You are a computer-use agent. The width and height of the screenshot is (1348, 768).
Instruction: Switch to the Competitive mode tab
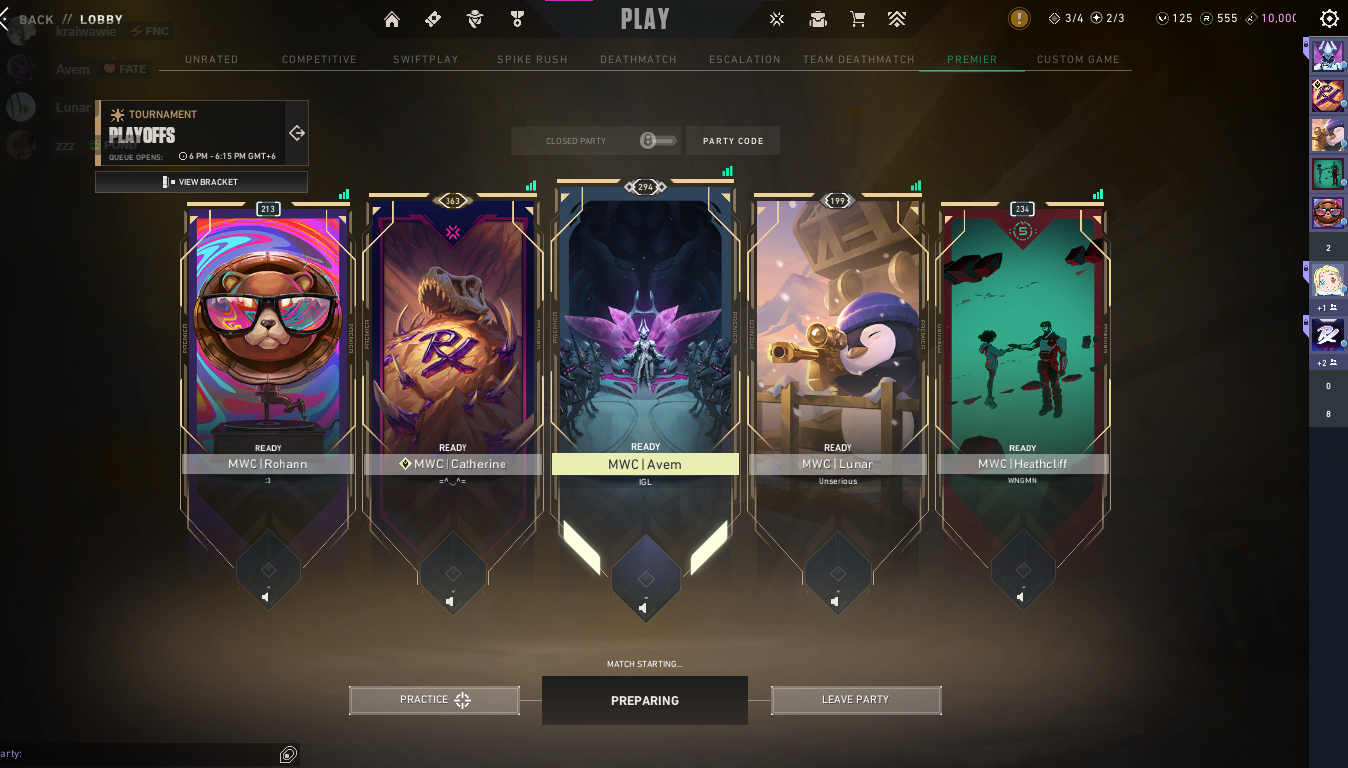pos(319,60)
